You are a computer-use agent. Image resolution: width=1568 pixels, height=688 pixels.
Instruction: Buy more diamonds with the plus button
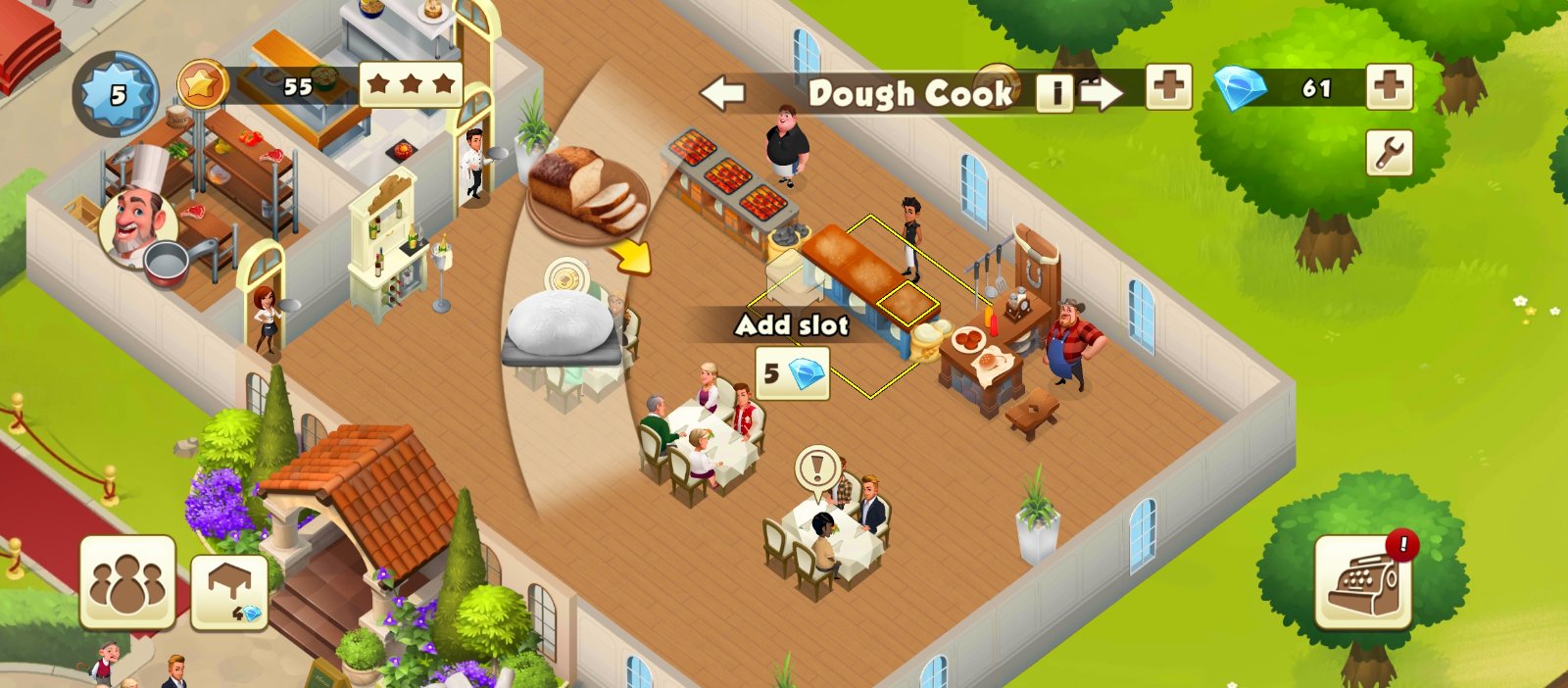point(1389,88)
